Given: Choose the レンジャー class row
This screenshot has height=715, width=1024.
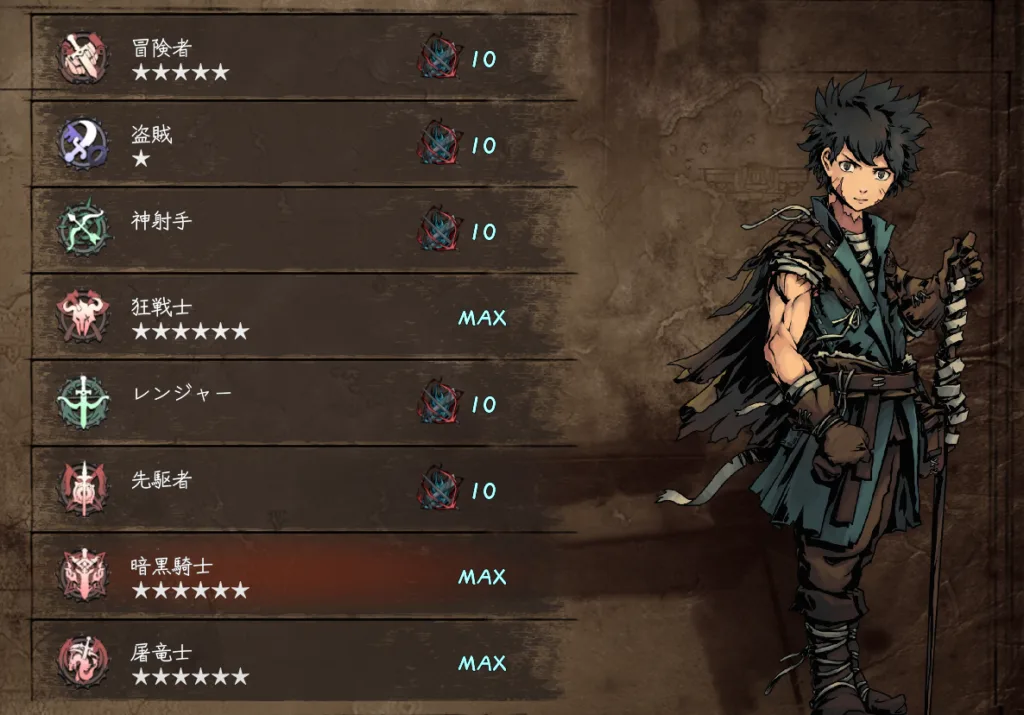Looking at the screenshot, I should (300, 403).
